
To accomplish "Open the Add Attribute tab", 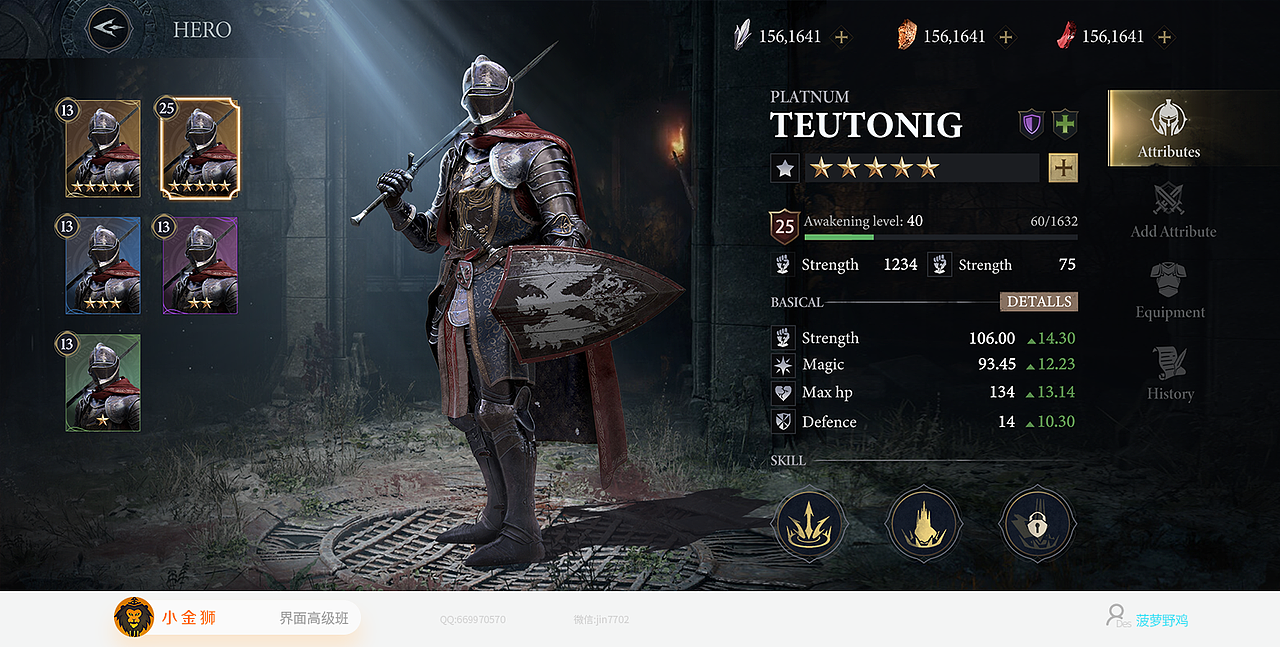I will (x=1172, y=210).
